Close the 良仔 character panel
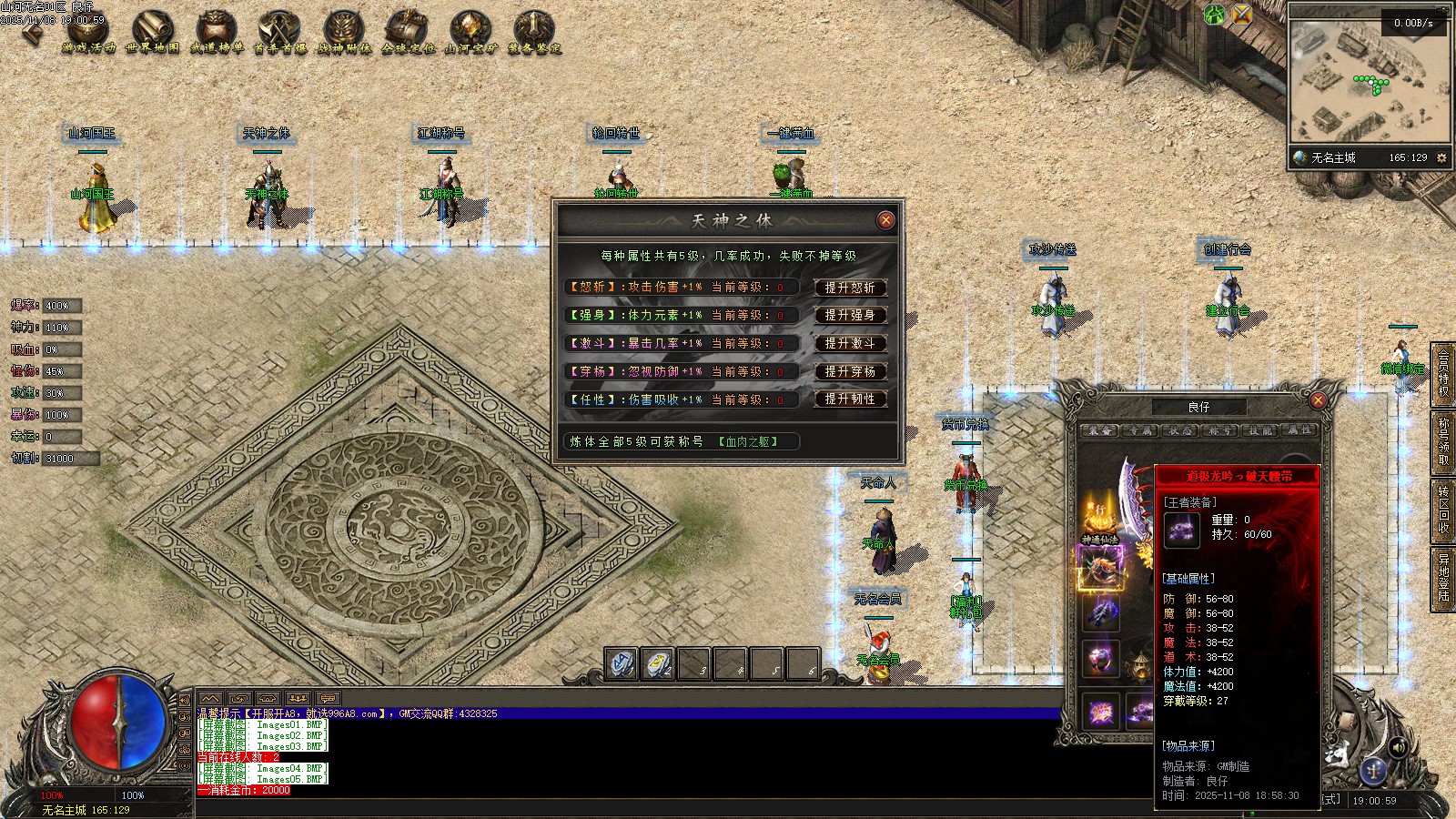 click(x=1317, y=400)
